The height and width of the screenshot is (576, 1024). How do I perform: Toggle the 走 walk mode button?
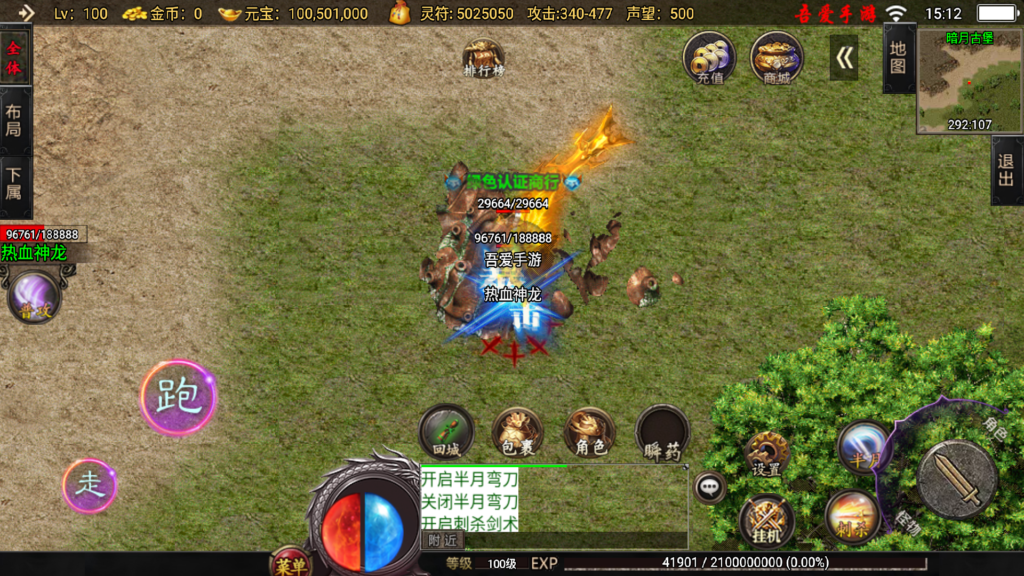pyautogui.click(x=90, y=485)
